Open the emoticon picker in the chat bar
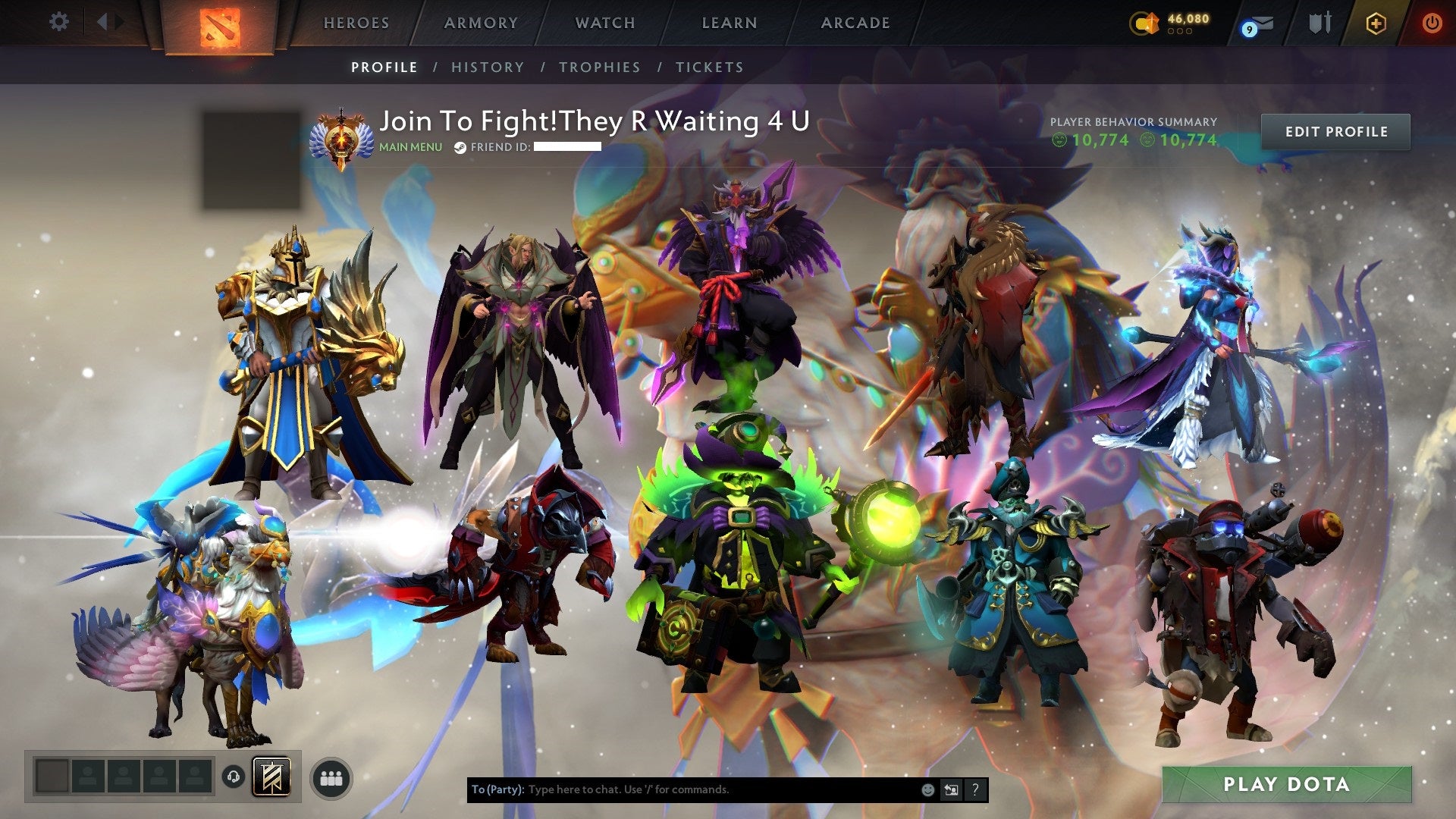This screenshot has width=1456, height=819. pos(927,789)
